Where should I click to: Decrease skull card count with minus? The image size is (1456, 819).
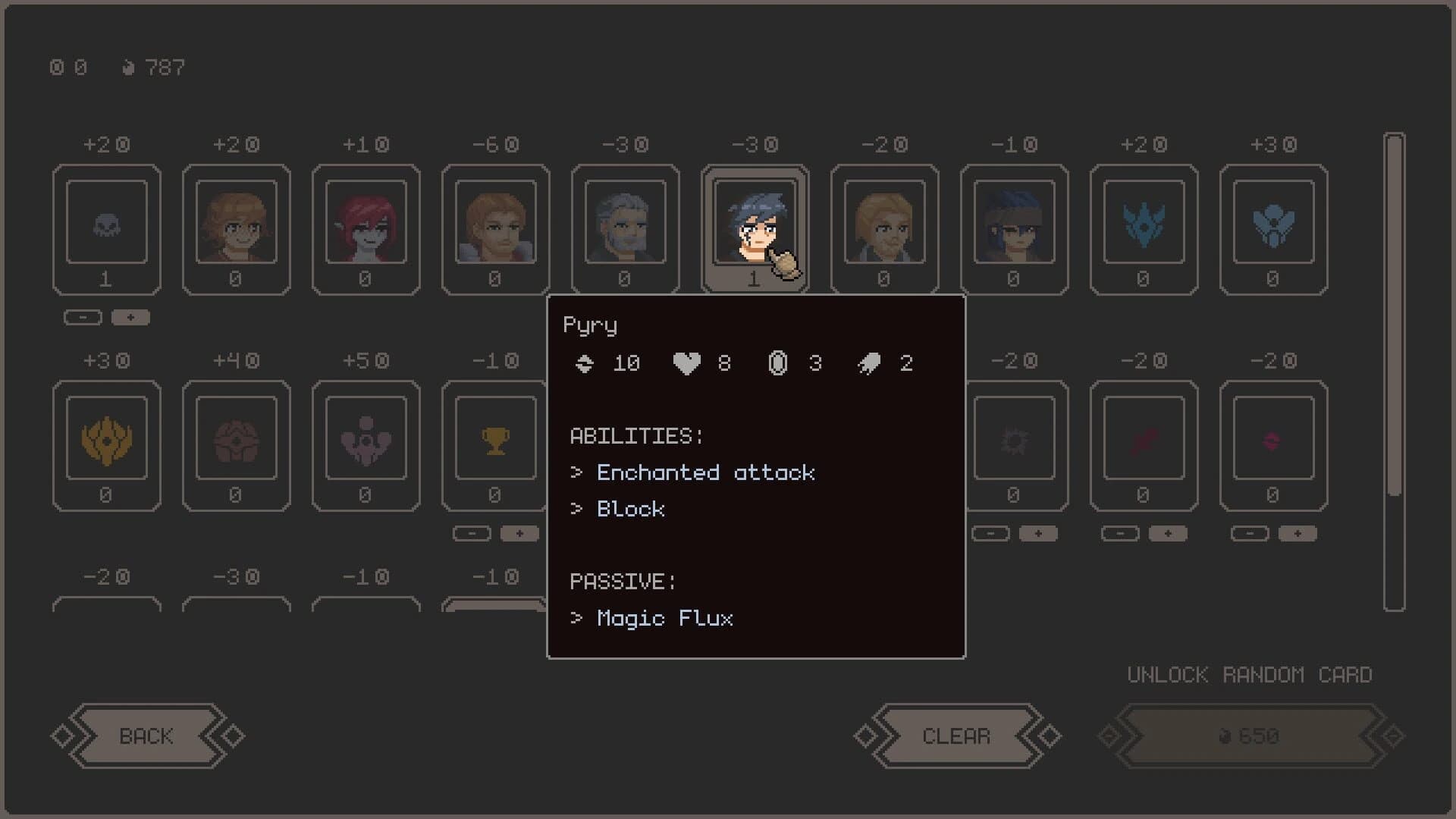tap(83, 317)
